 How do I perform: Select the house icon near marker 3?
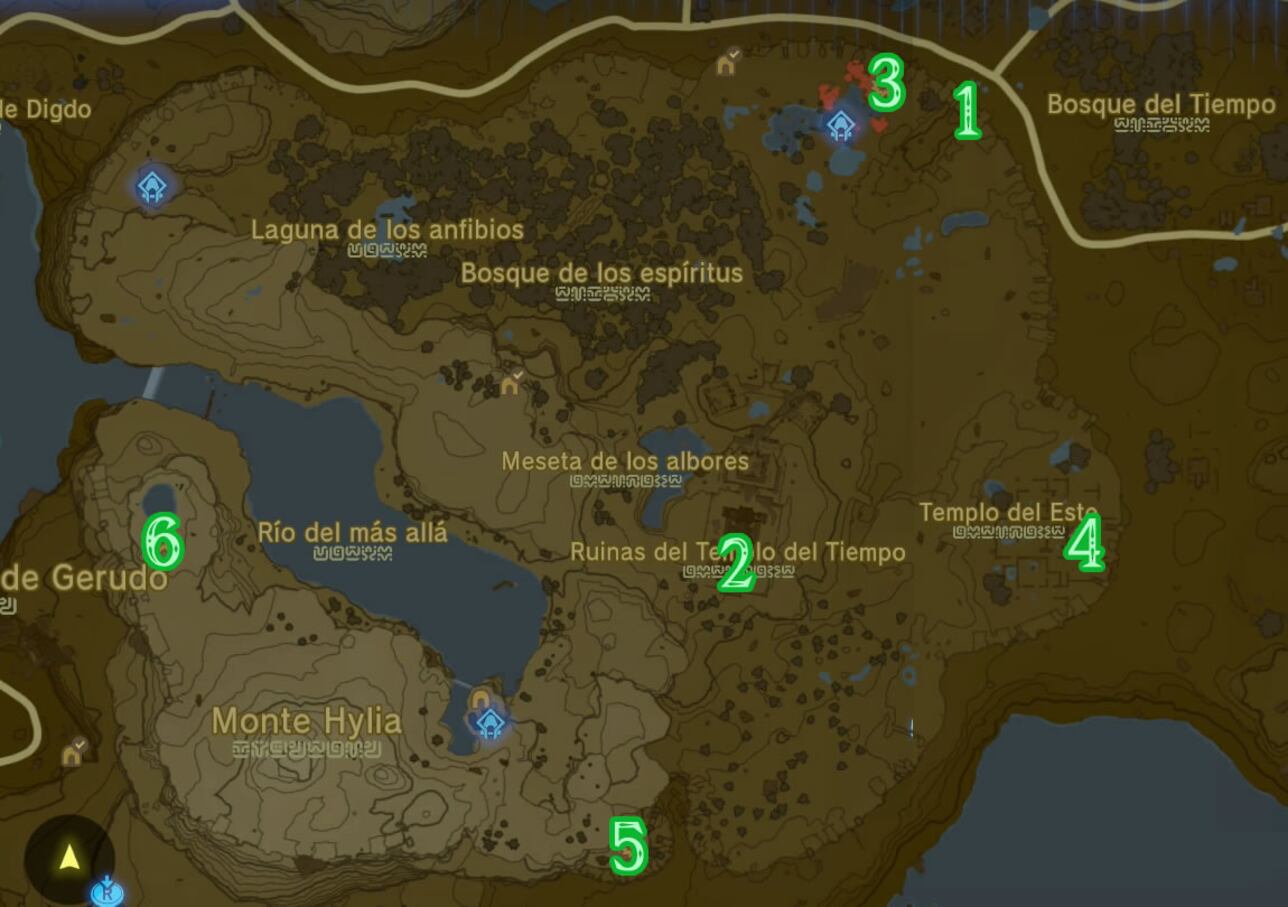click(724, 67)
